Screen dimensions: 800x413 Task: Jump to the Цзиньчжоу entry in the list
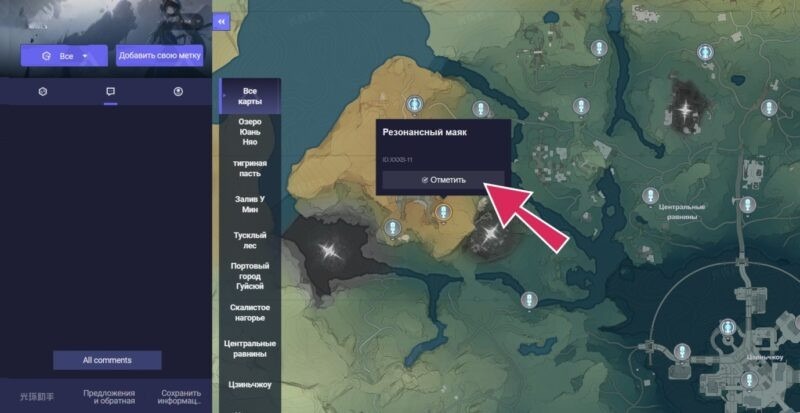click(250, 384)
